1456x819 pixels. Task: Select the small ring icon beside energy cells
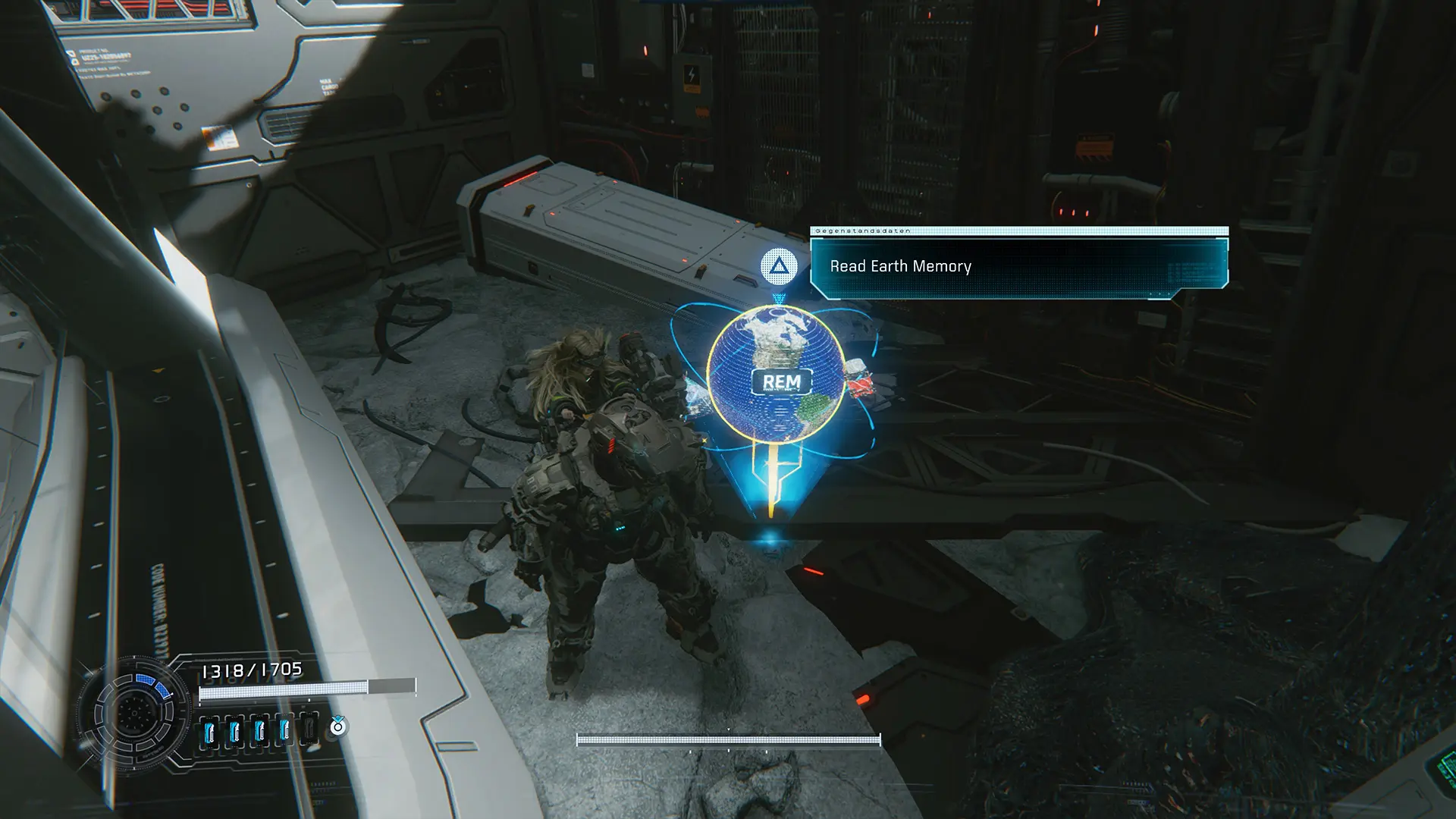(337, 727)
